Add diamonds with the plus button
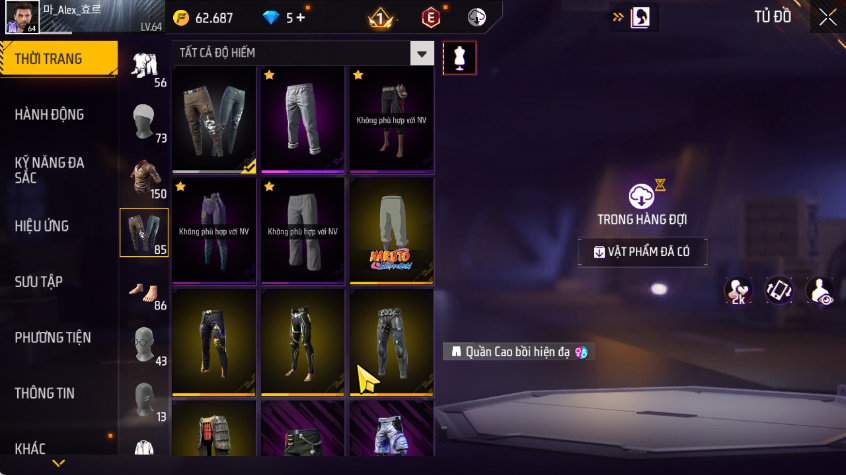The width and height of the screenshot is (846, 475). [x=301, y=18]
